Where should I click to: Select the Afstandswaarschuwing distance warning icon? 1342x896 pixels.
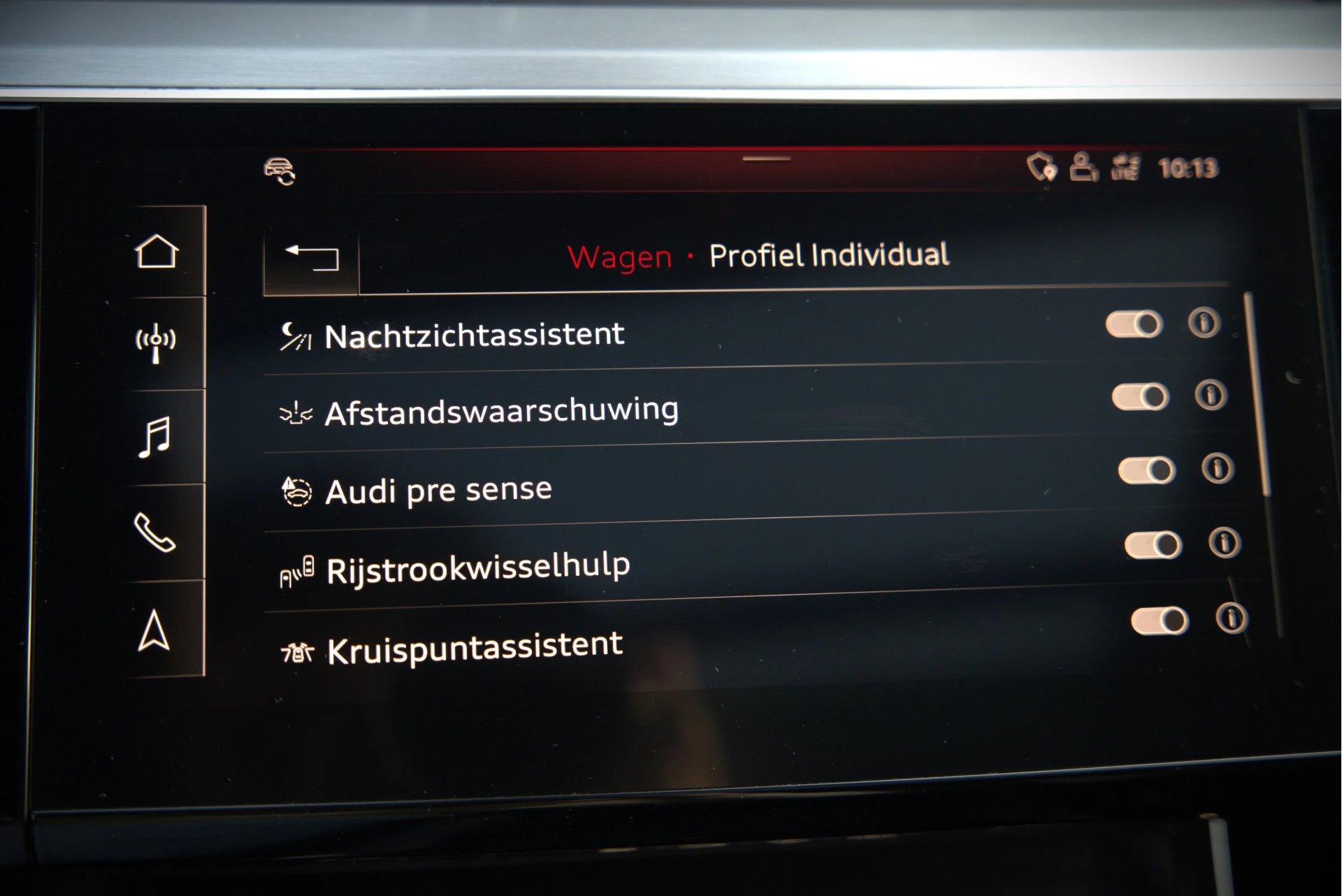tap(296, 412)
